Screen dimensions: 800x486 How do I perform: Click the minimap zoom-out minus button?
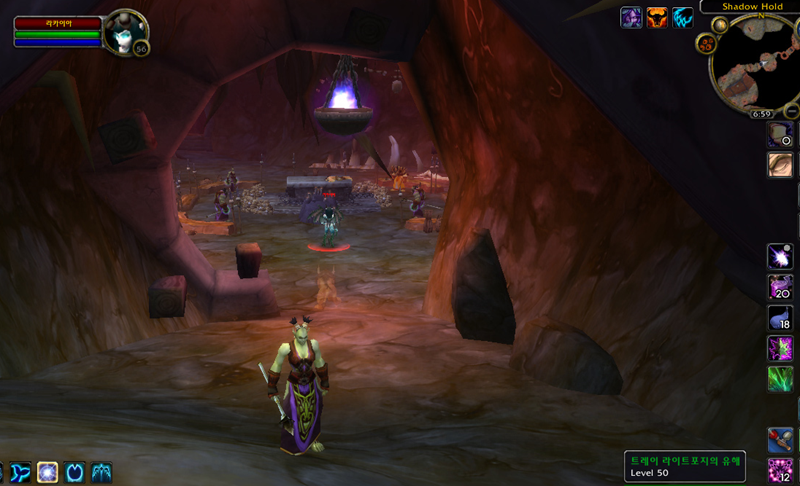point(790,110)
